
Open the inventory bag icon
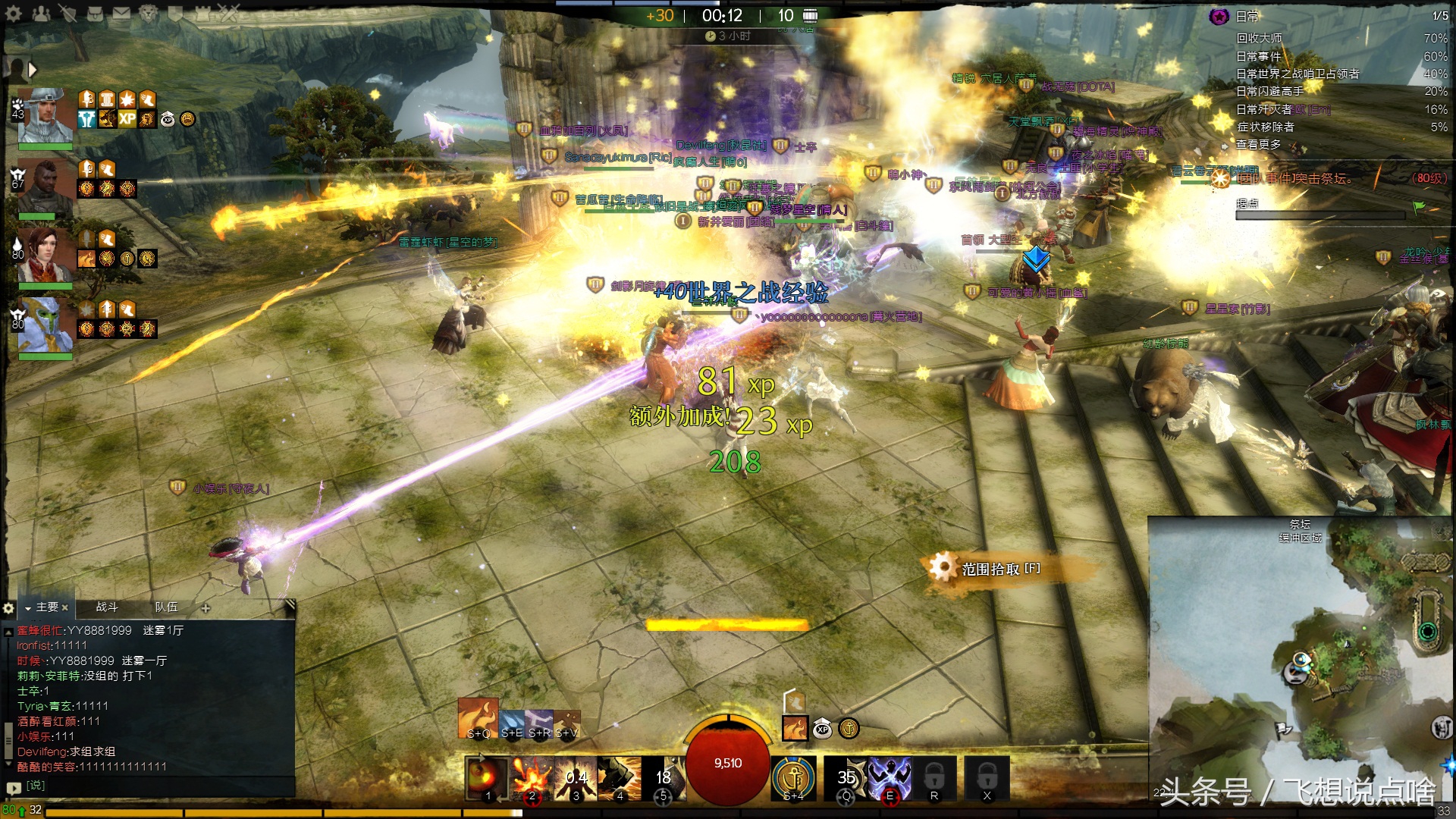point(94,13)
